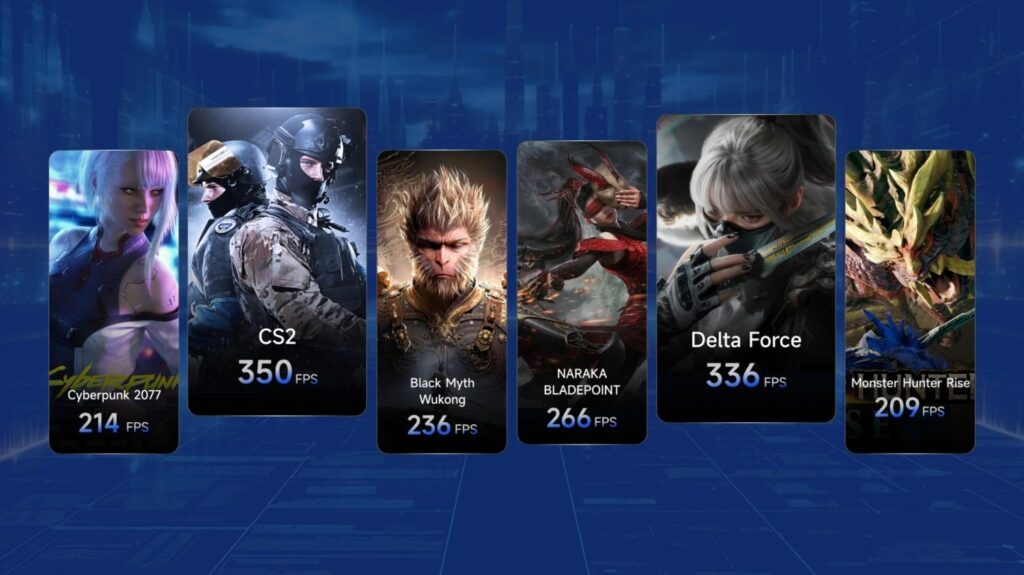
Task: Choose the CS2 game card
Action: pos(277,260)
